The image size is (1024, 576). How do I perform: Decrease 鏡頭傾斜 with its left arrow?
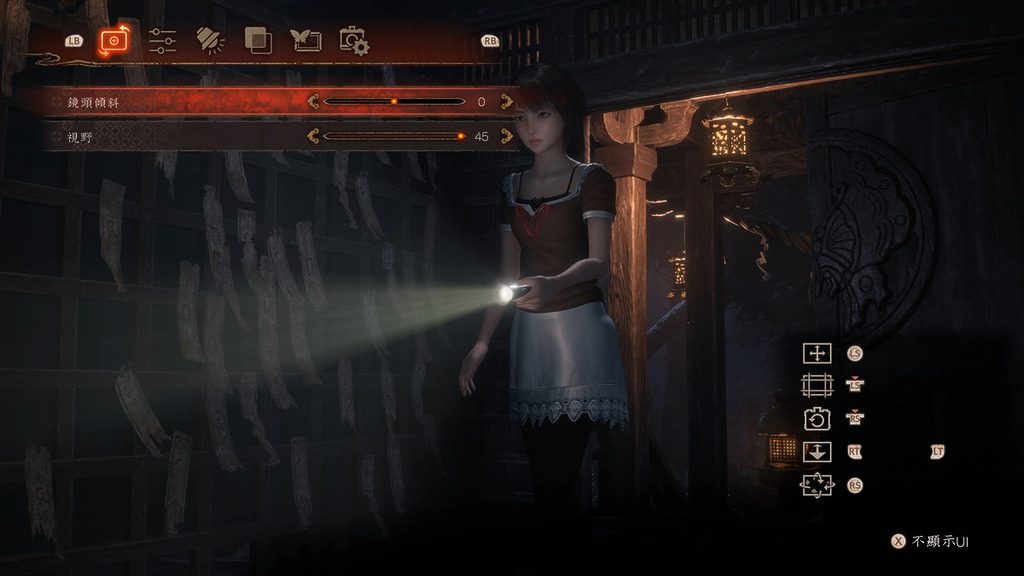tap(313, 102)
